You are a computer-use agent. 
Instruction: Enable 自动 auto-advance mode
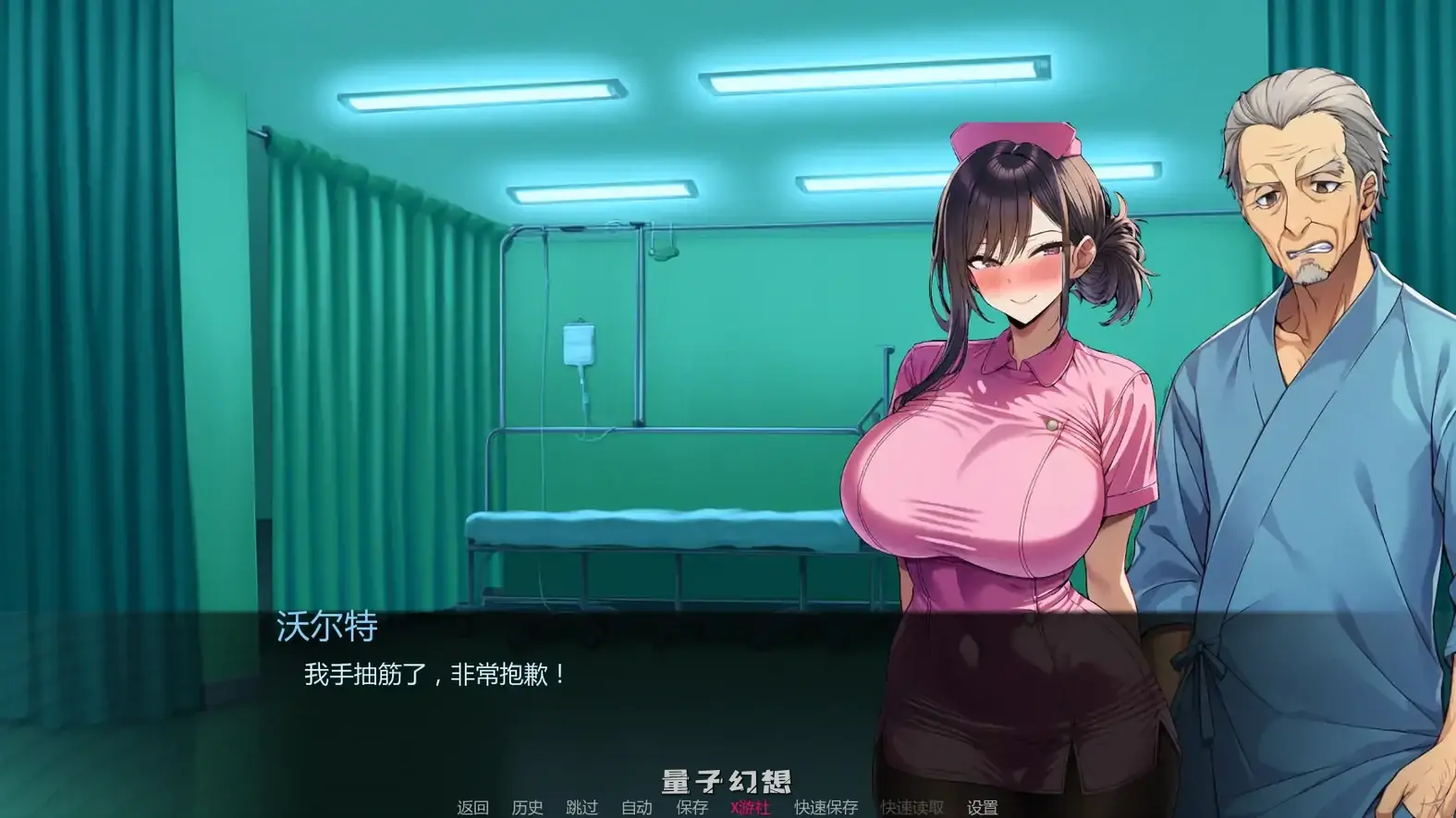click(x=638, y=807)
